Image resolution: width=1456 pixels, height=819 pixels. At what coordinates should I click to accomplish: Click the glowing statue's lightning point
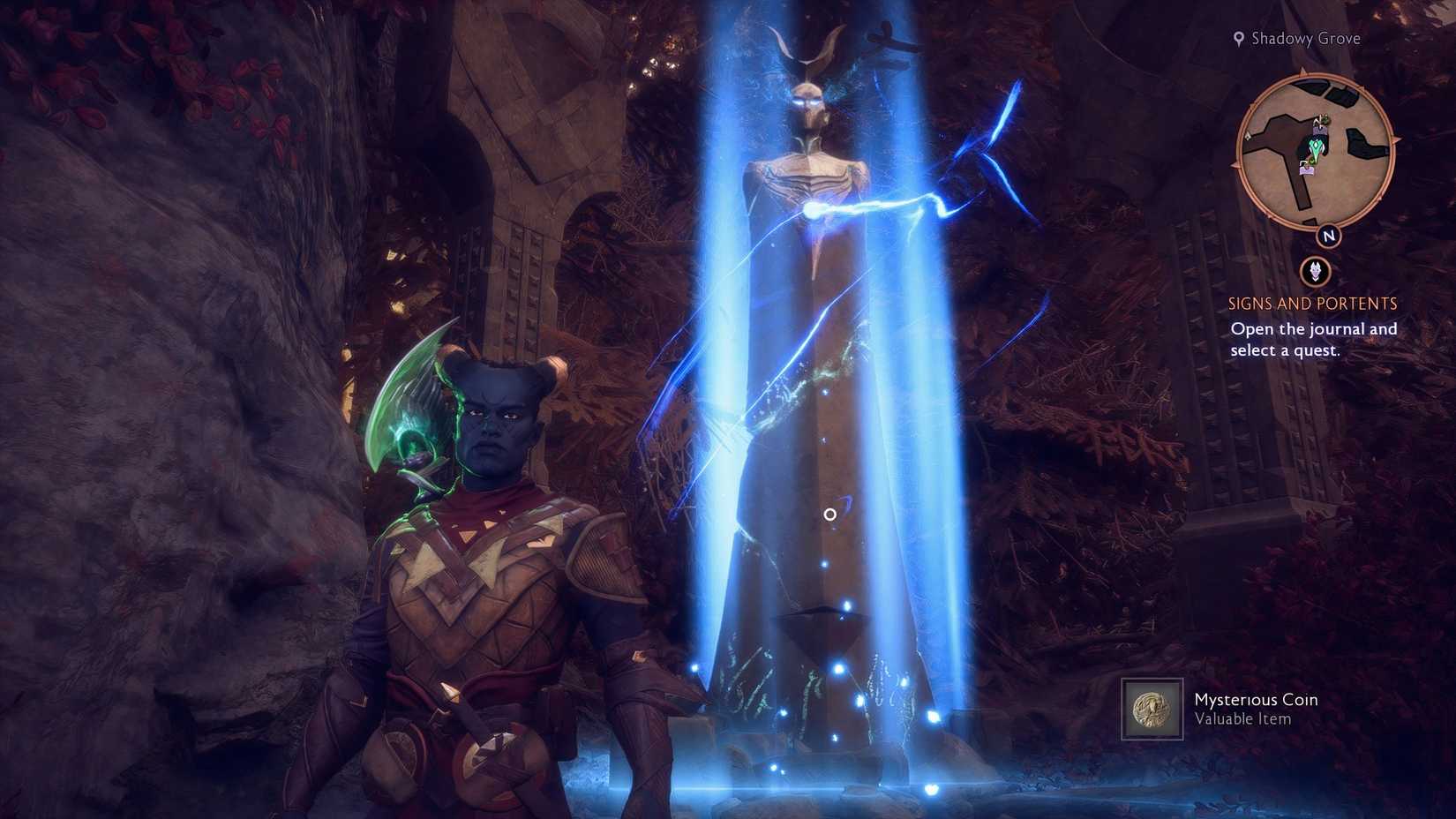pos(812,210)
